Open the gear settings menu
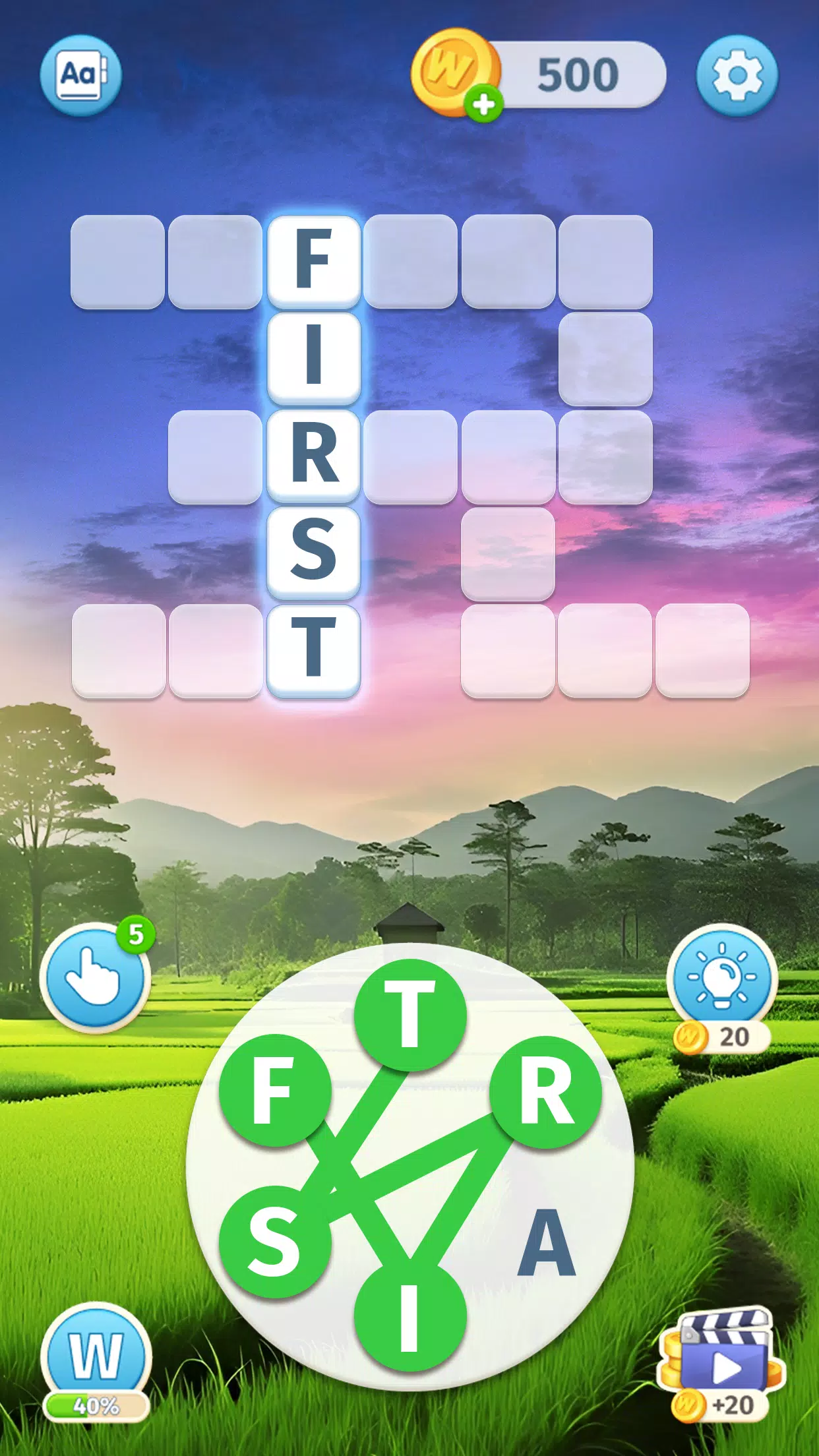The image size is (819, 1456). 737,75
